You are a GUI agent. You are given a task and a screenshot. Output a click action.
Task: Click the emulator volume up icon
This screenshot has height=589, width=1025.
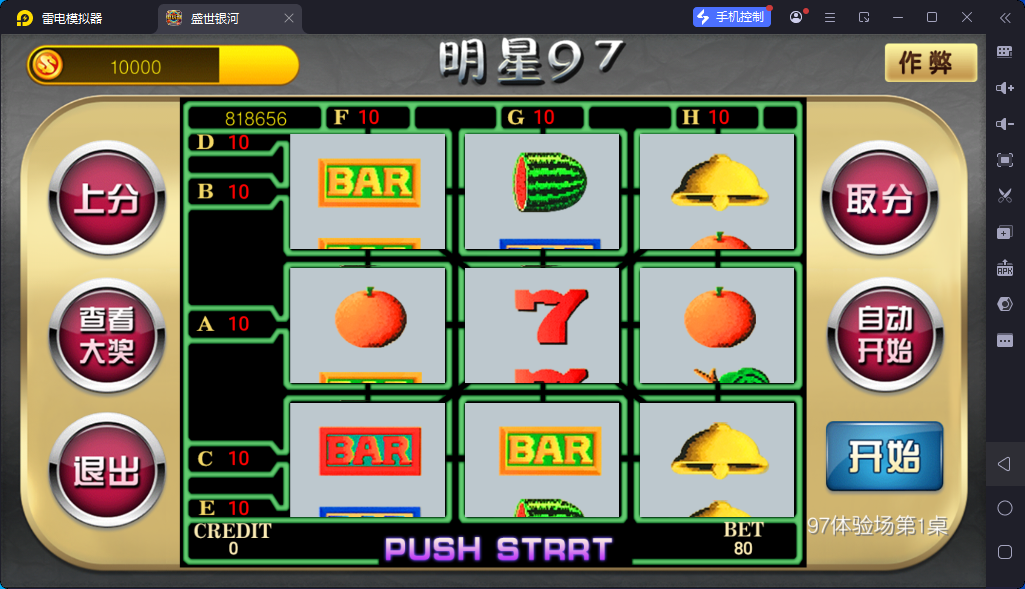point(1005,88)
